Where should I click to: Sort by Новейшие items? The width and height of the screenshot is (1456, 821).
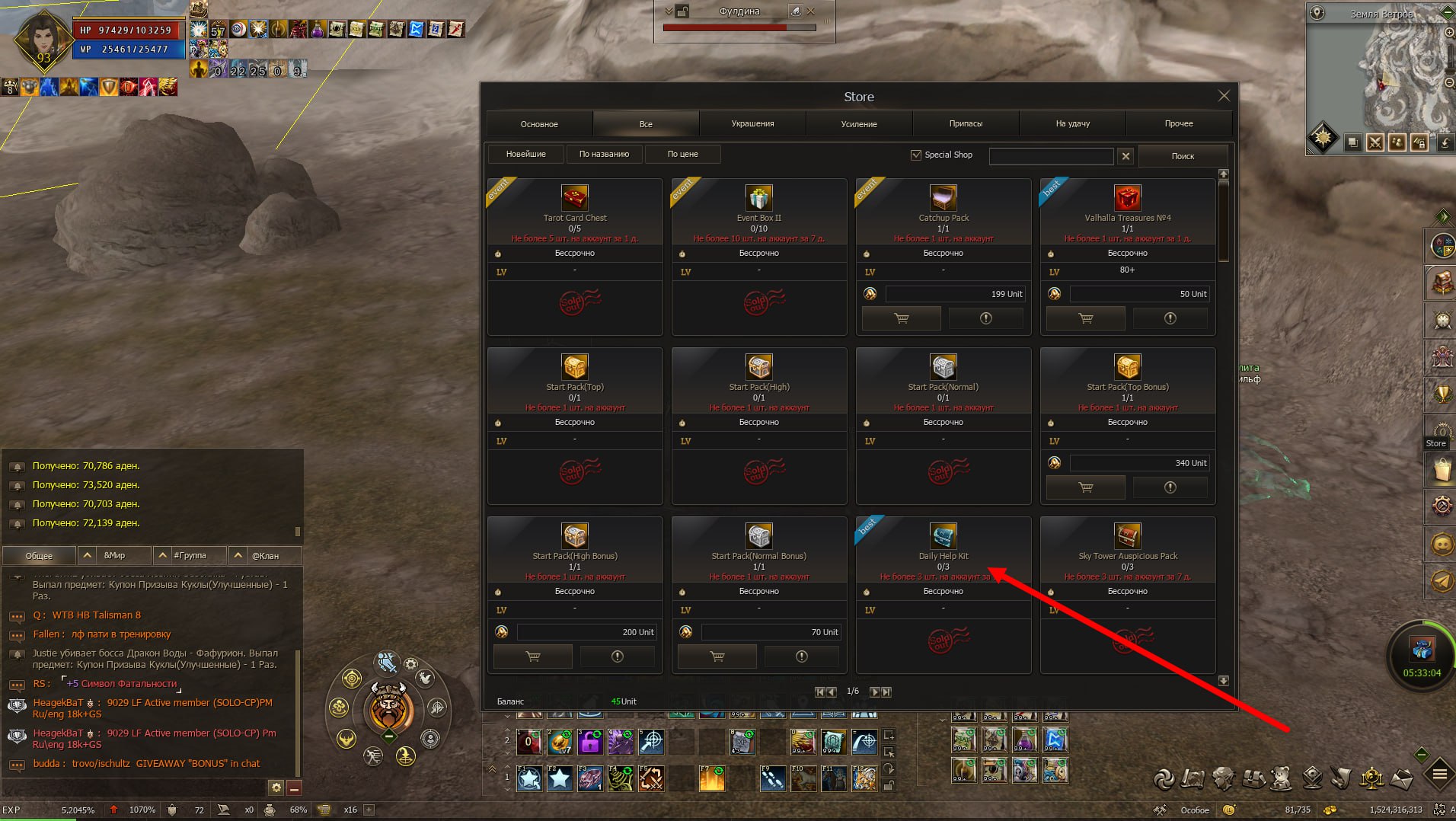coord(525,154)
